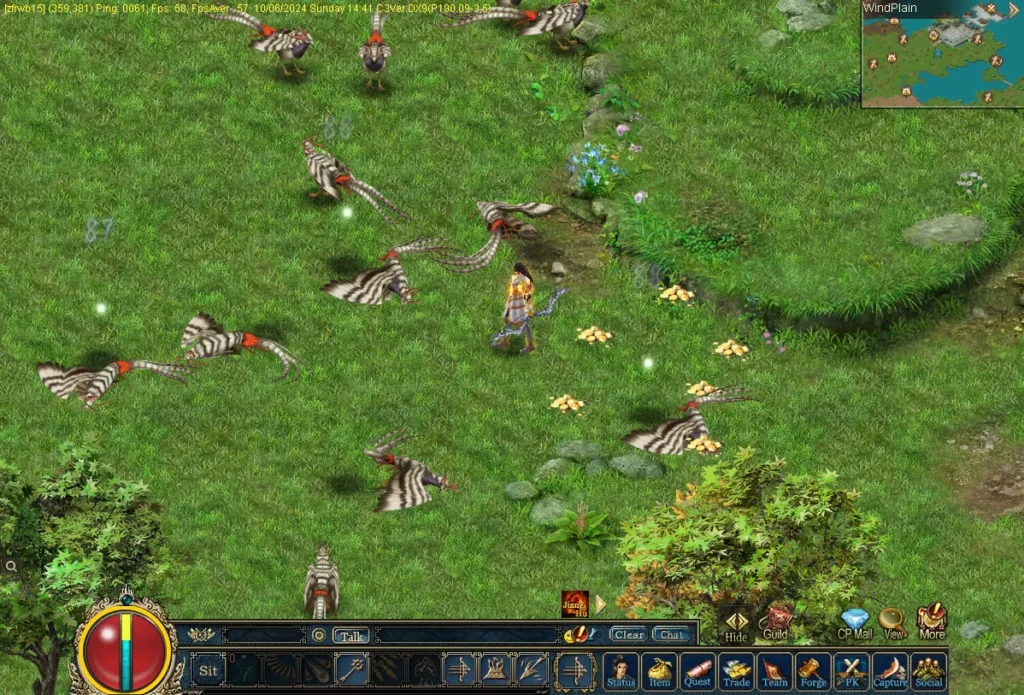Open the Trade window
This screenshot has width=1024, height=695.
(x=737, y=670)
